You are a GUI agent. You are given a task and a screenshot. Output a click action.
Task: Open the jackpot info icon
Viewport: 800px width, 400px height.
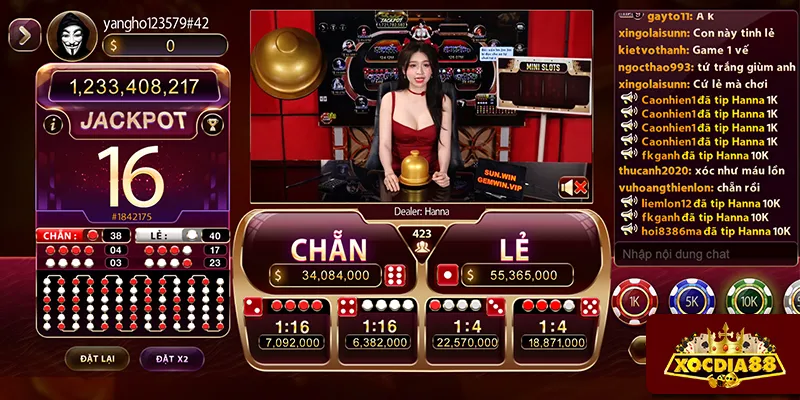[52, 125]
